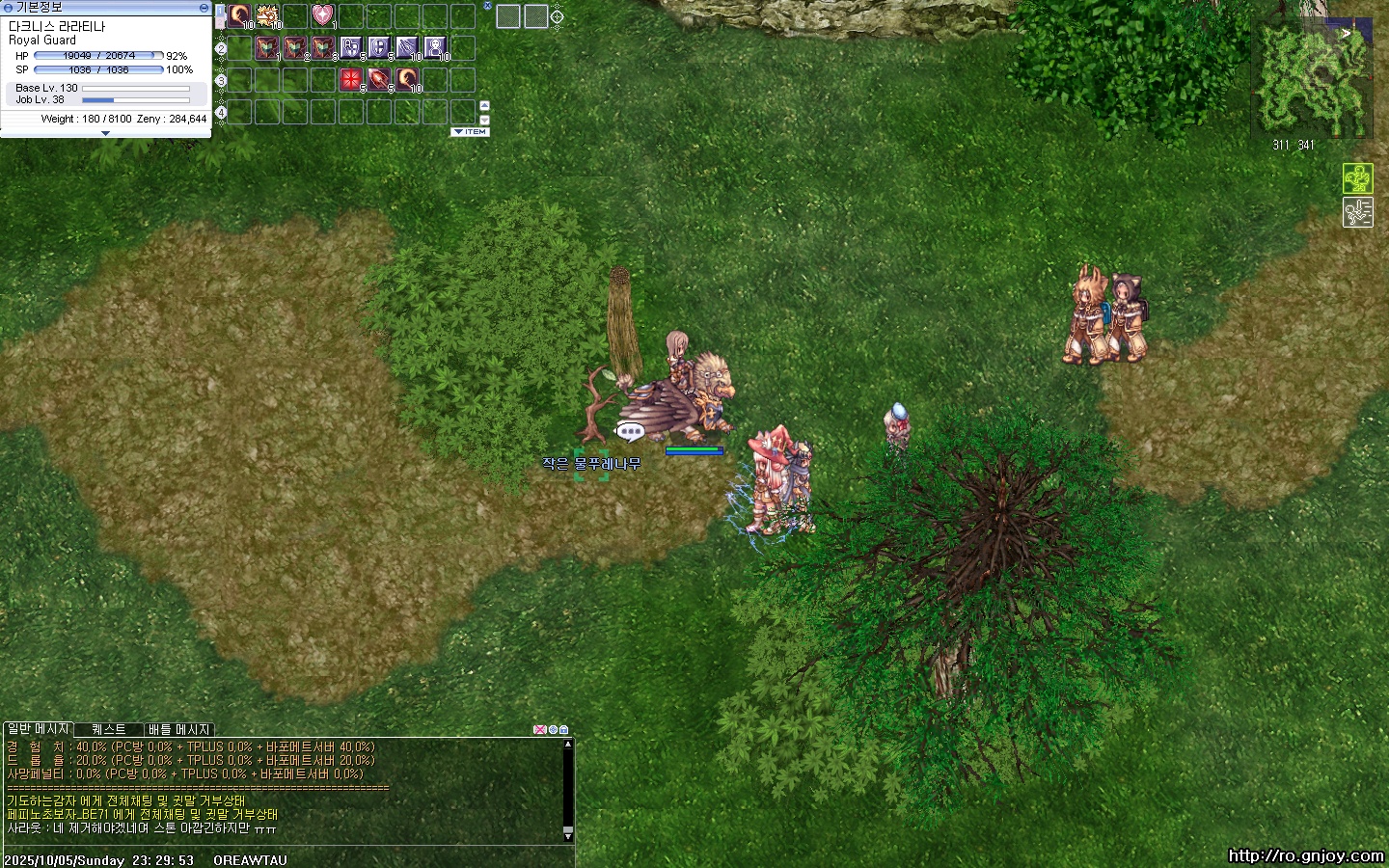This screenshot has width=1389, height=868.
Task: Select the 일반 메시지 chat tab
Action: tap(38, 729)
